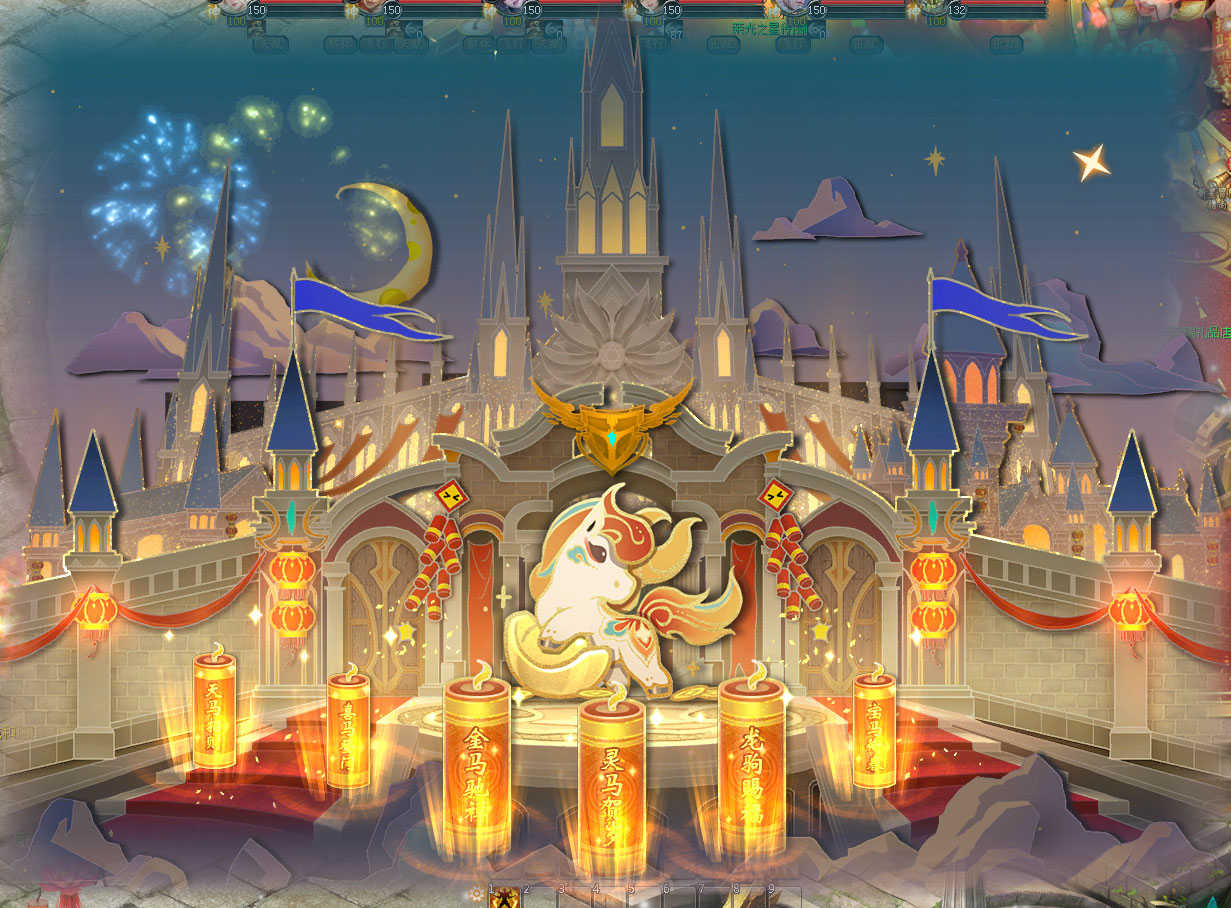
Task: Select the 金马驰福 firecracker
Action: pyautogui.click(x=477, y=767)
